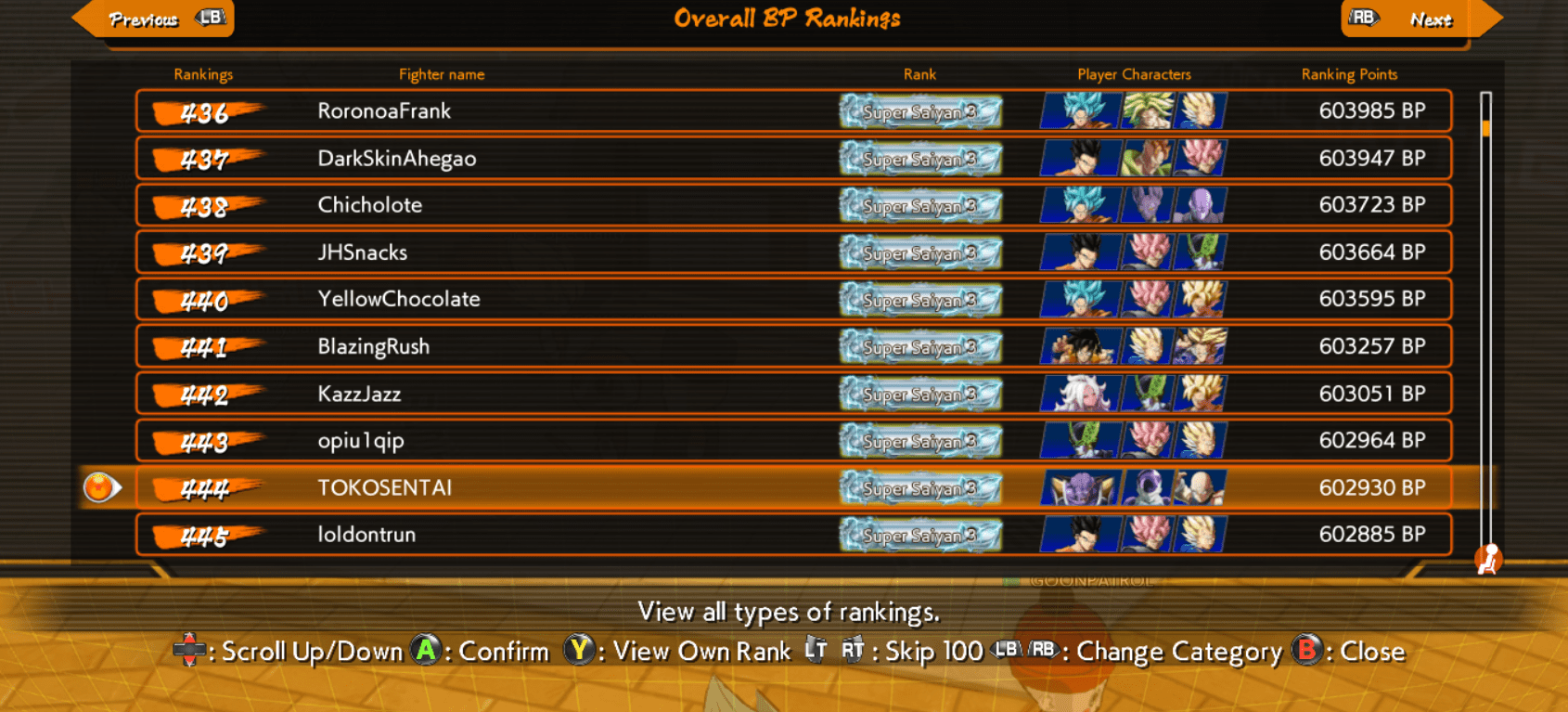Image resolution: width=1568 pixels, height=712 pixels.
Task: Click the Ranking Points column header
Action: pyautogui.click(x=1350, y=74)
